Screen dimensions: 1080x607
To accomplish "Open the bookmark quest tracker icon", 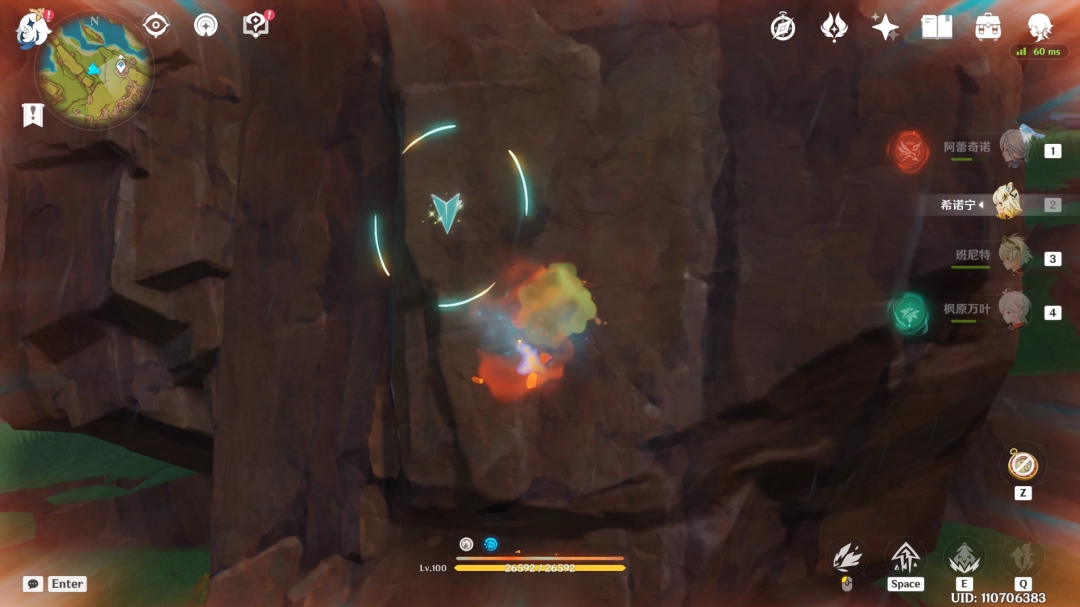I will (33, 115).
